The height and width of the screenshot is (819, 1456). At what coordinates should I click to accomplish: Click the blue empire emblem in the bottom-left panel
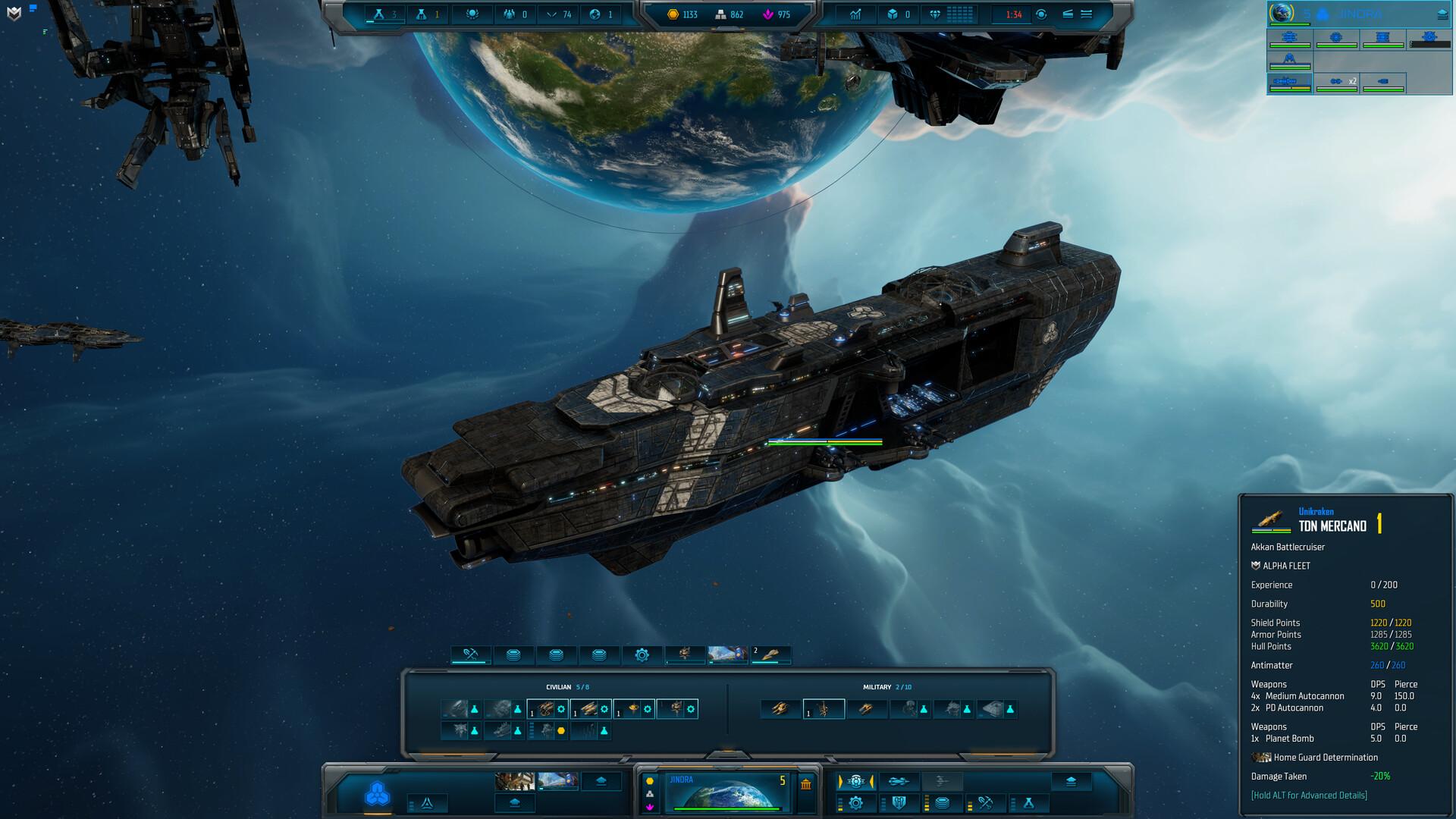click(x=377, y=793)
